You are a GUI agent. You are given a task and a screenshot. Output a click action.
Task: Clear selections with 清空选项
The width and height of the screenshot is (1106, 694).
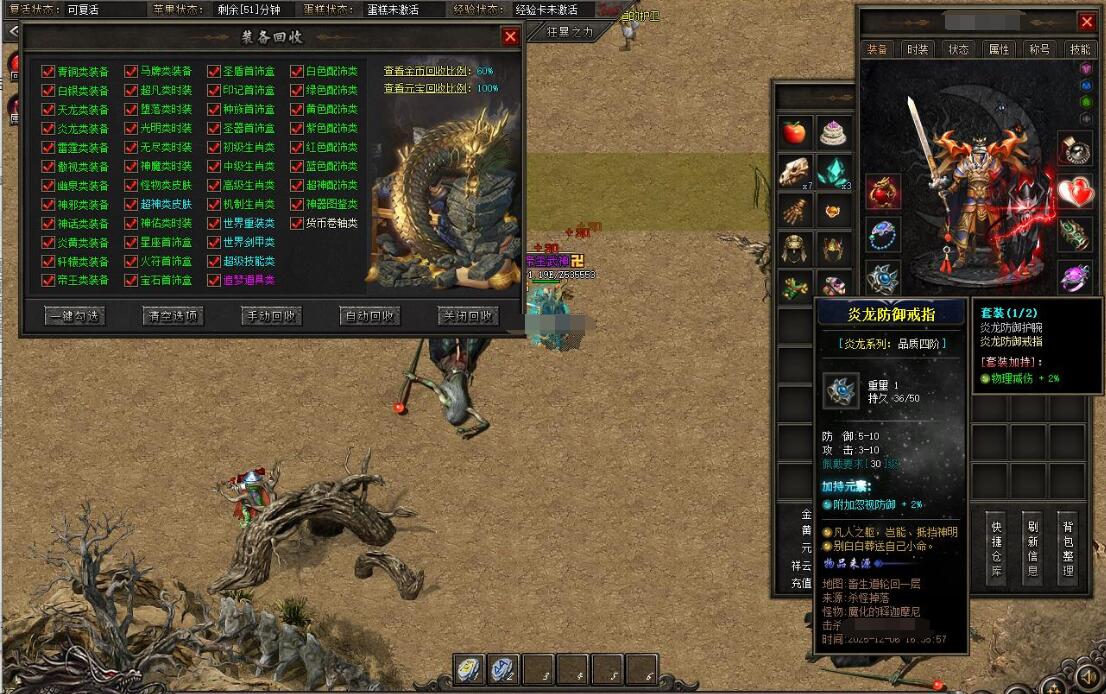172,316
